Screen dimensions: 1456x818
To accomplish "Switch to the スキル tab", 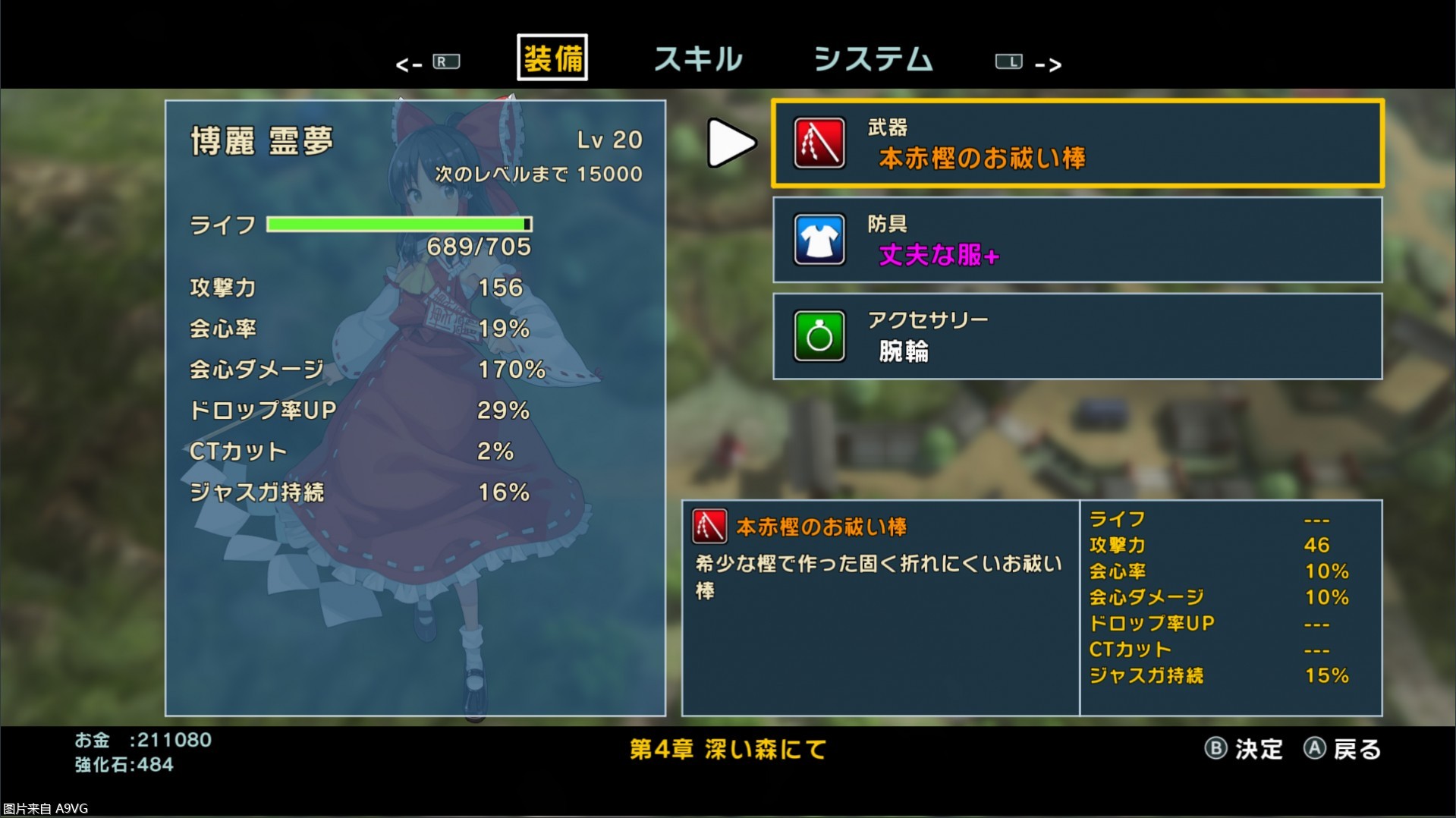I will click(697, 60).
